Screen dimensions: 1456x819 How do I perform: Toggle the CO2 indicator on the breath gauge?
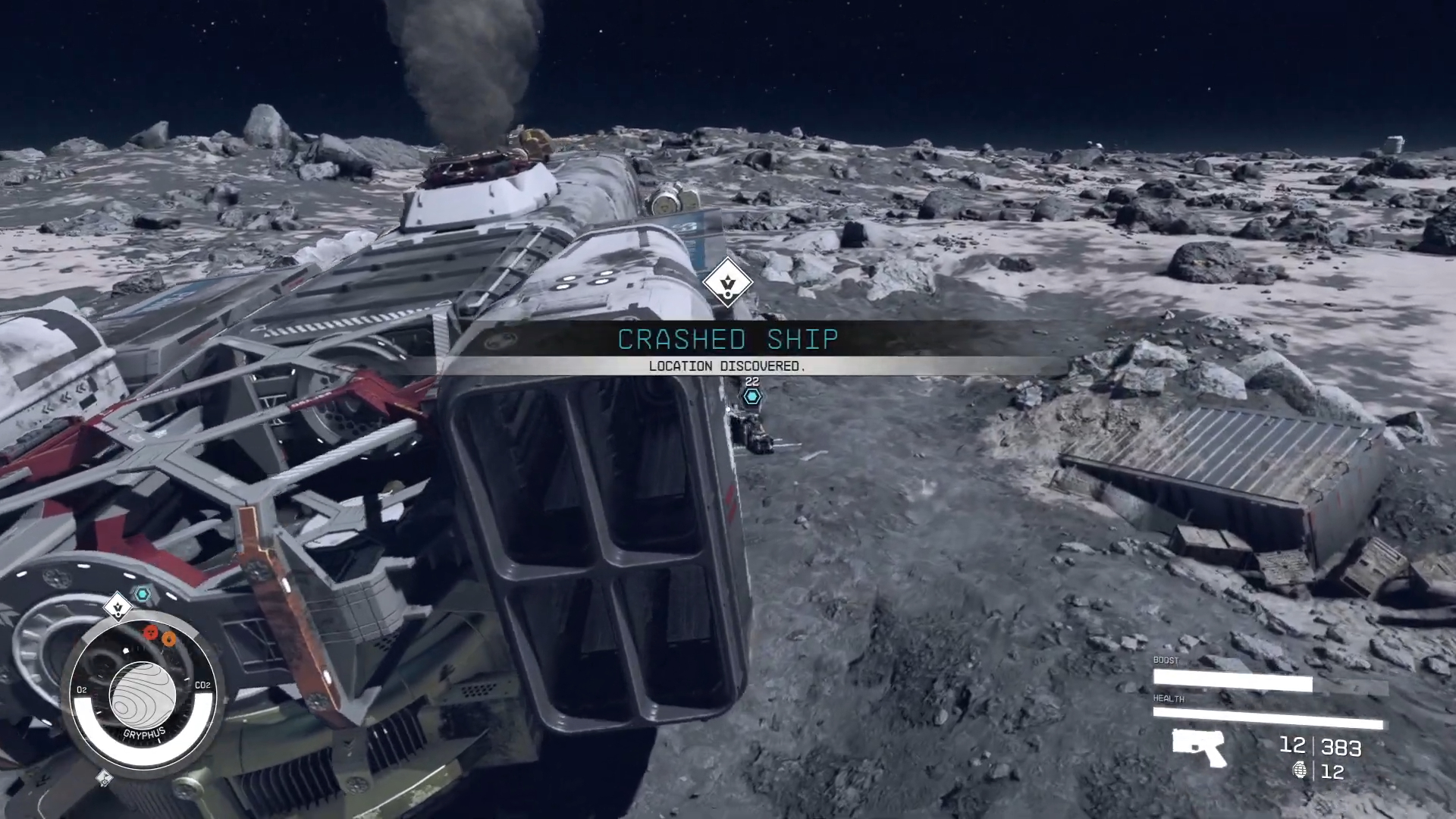pyautogui.click(x=202, y=684)
